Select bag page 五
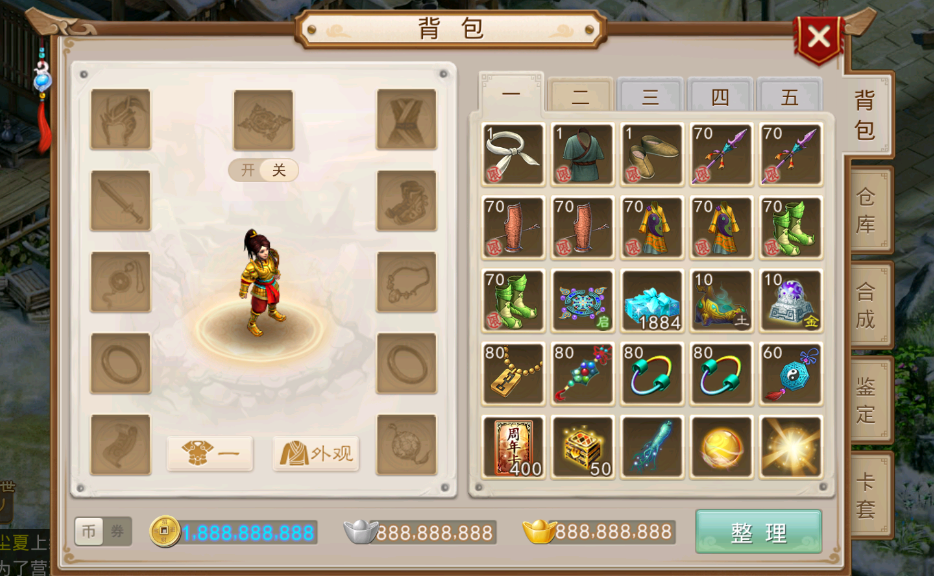The width and height of the screenshot is (934, 576). tap(790, 97)
